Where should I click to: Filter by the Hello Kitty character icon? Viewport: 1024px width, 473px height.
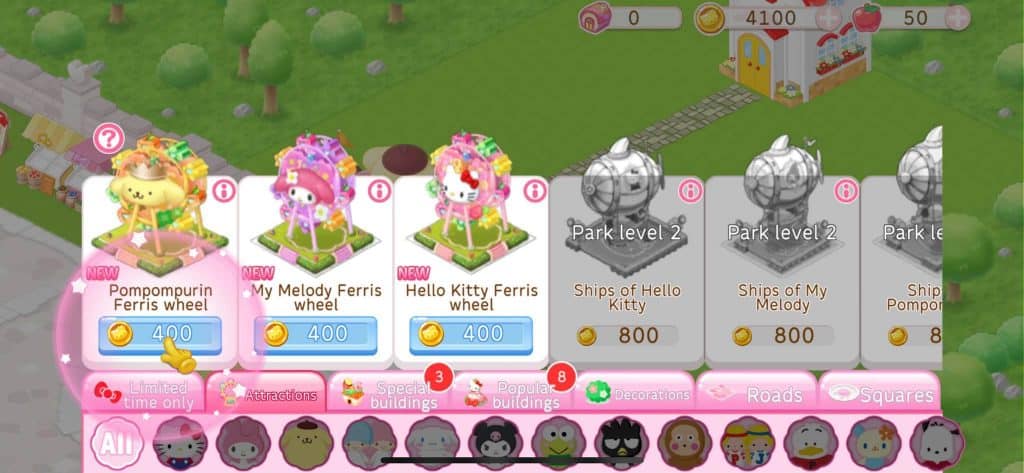(x=180, y=444)
